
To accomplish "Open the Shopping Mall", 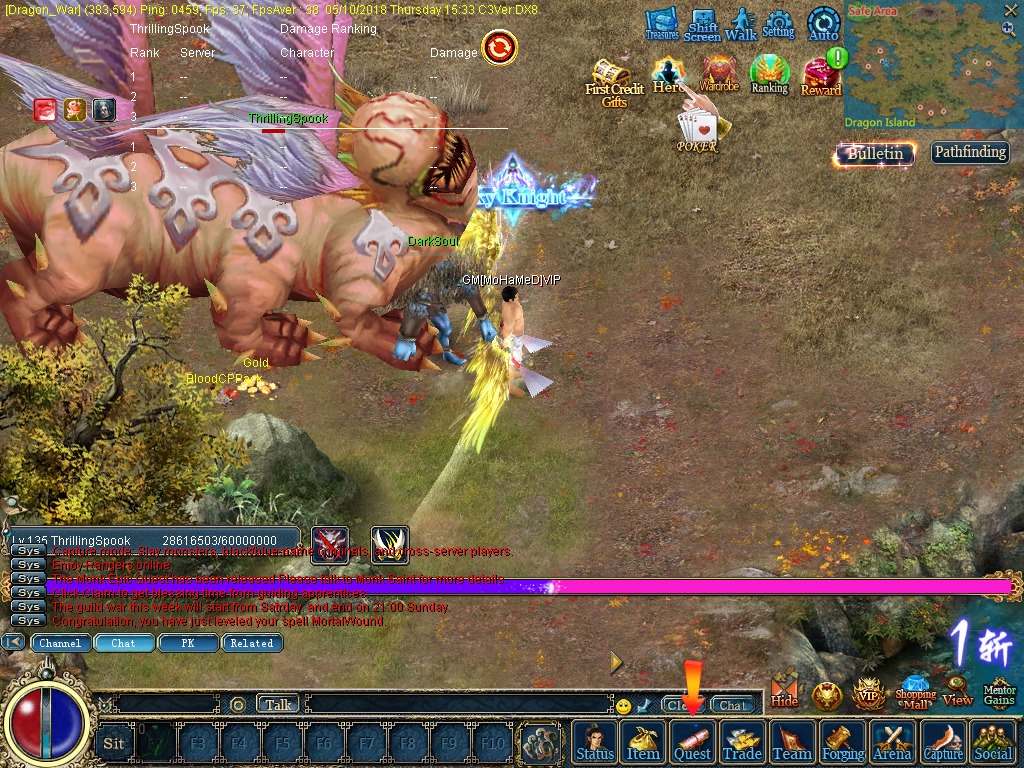I will pos(915,690).
